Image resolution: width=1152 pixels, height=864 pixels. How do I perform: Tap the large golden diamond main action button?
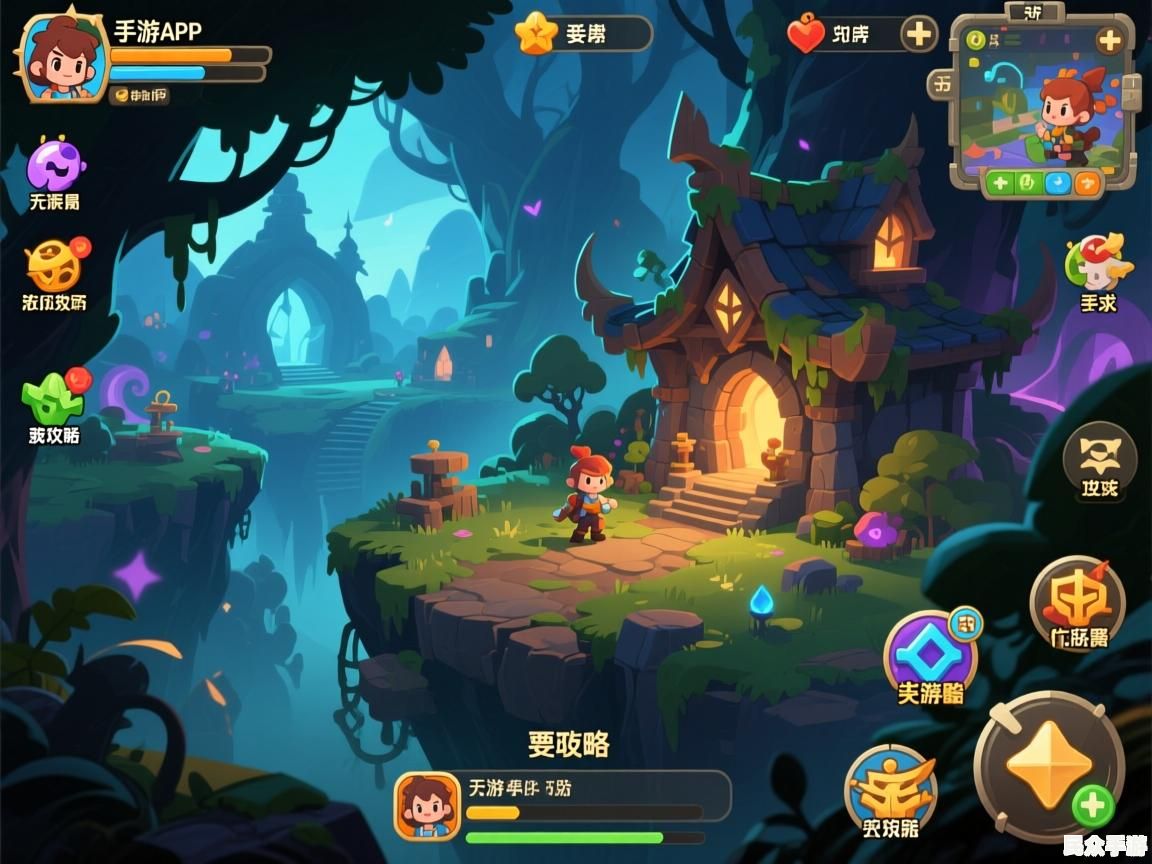[1049, 766]
